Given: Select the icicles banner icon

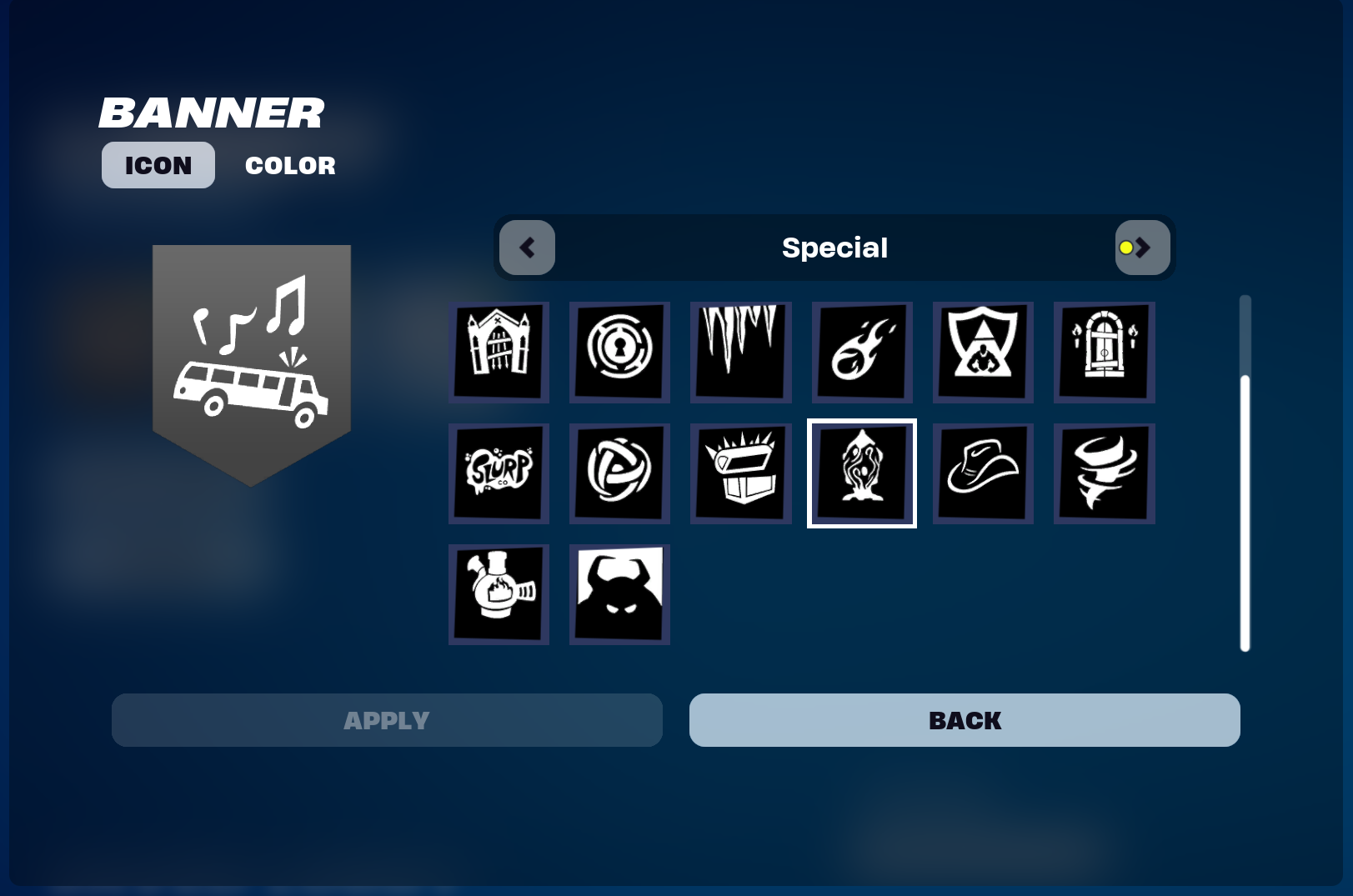Looking at the screenshot, I should point(740,352).
